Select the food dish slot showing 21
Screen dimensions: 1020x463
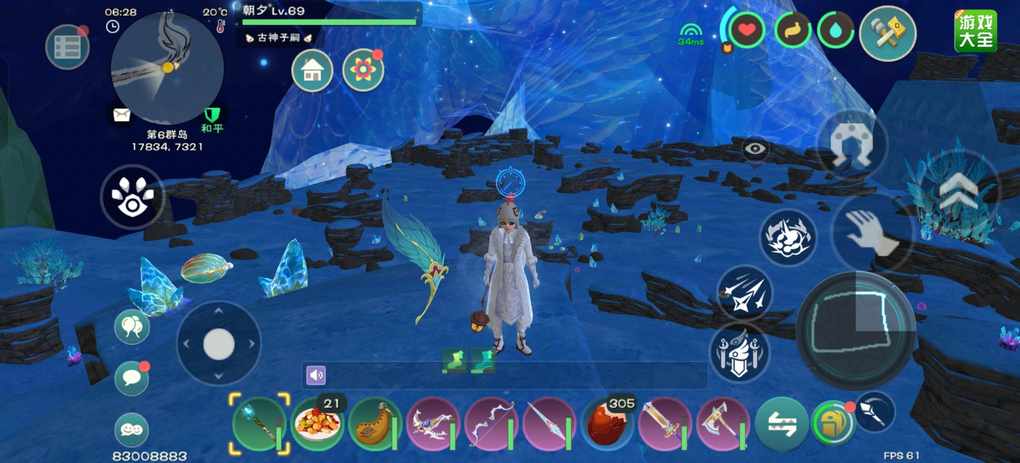pyautogui.click(x=318, y=424)
